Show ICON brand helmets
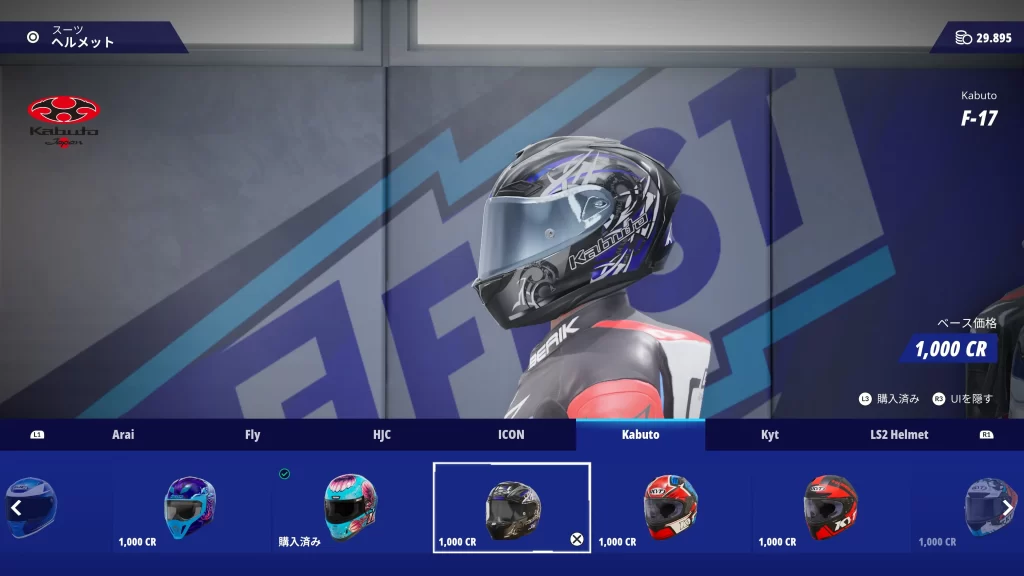1024x576 pixels. [x=511, y=435]
